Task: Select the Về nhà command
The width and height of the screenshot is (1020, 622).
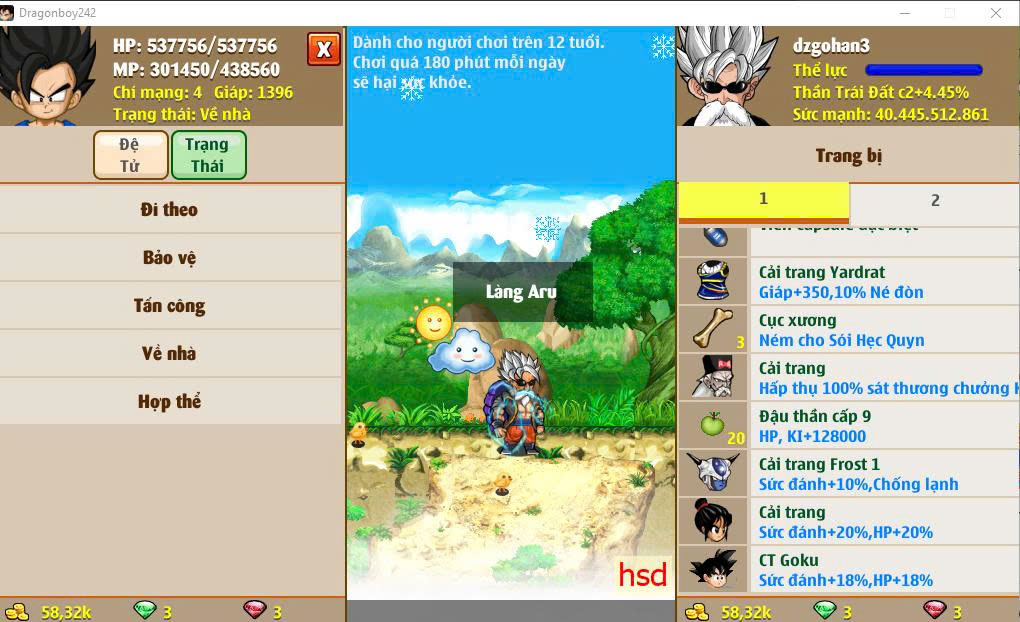Action: 170,354
